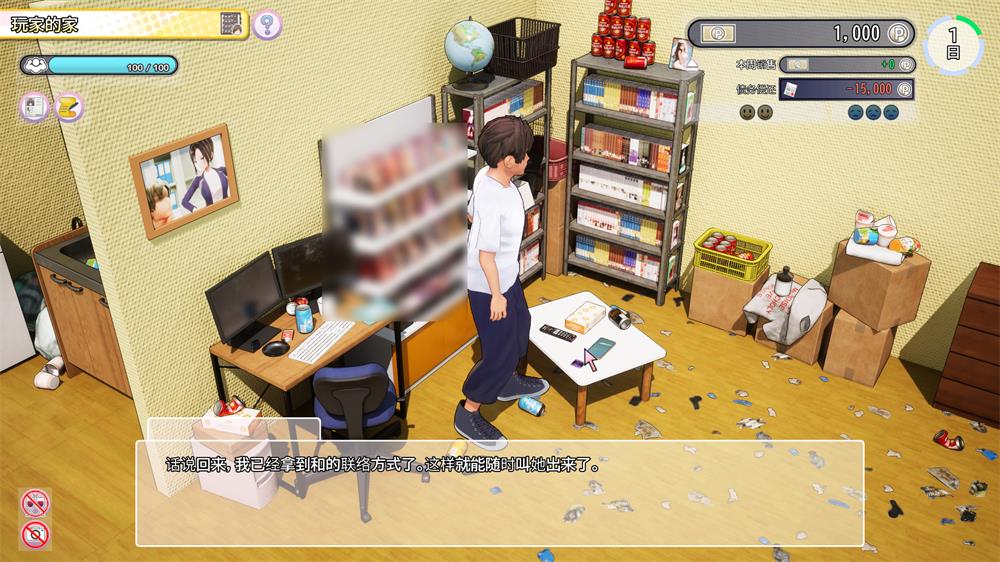1000x562 pixels.
Task: Click the building icon on location banner
Action: coord(232,24)
